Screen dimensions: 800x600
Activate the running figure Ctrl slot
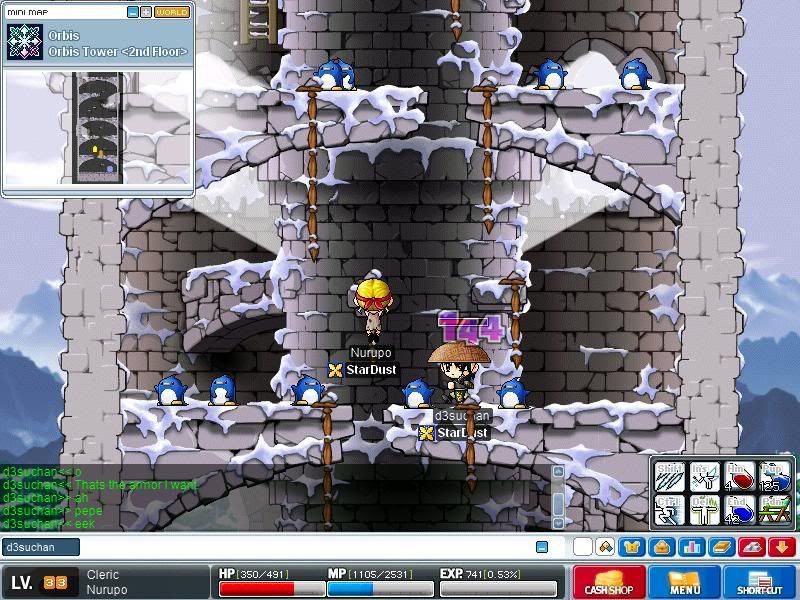coord(671,510)
